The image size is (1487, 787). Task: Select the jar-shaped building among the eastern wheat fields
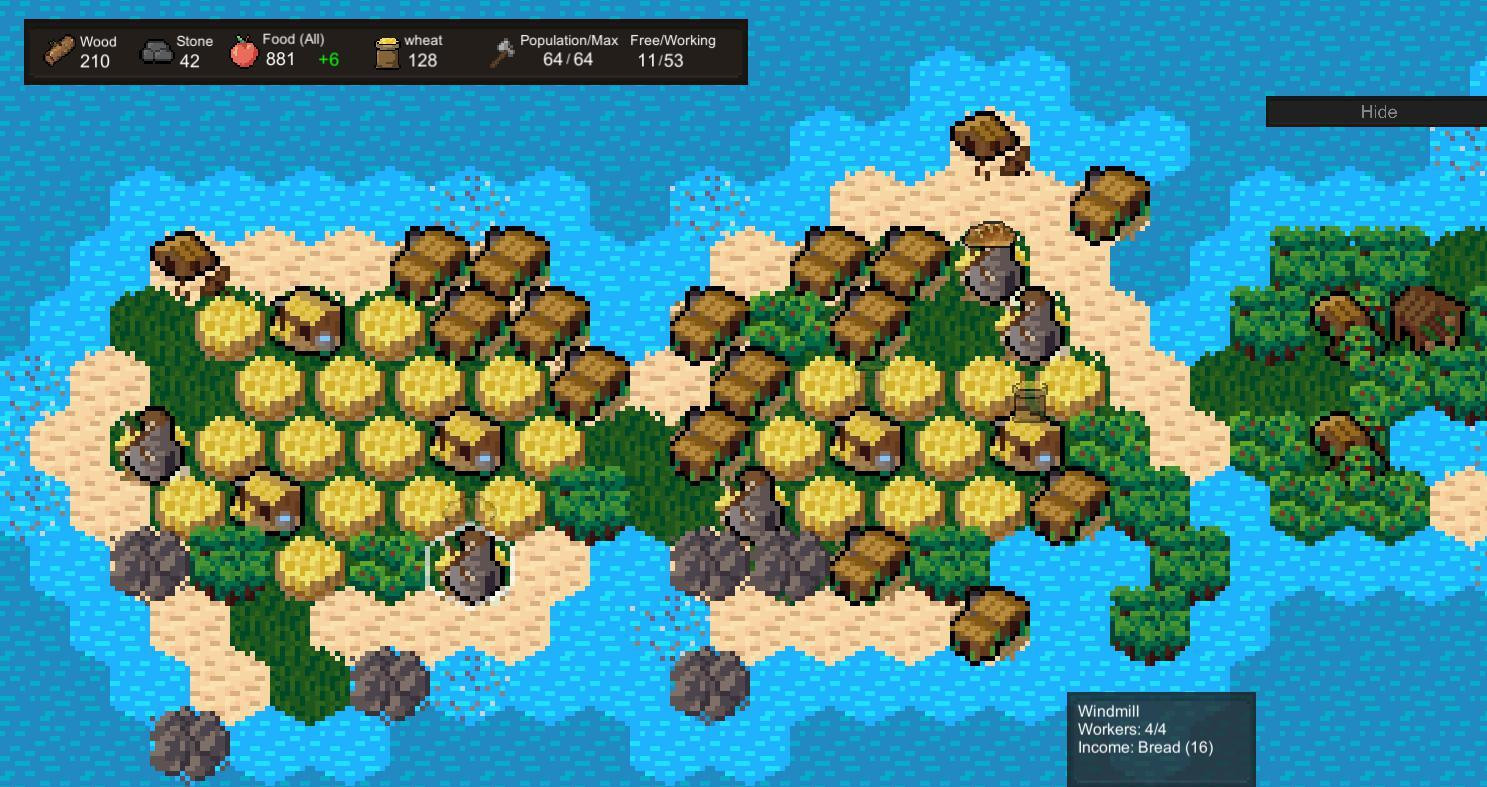click(1030, 400)
